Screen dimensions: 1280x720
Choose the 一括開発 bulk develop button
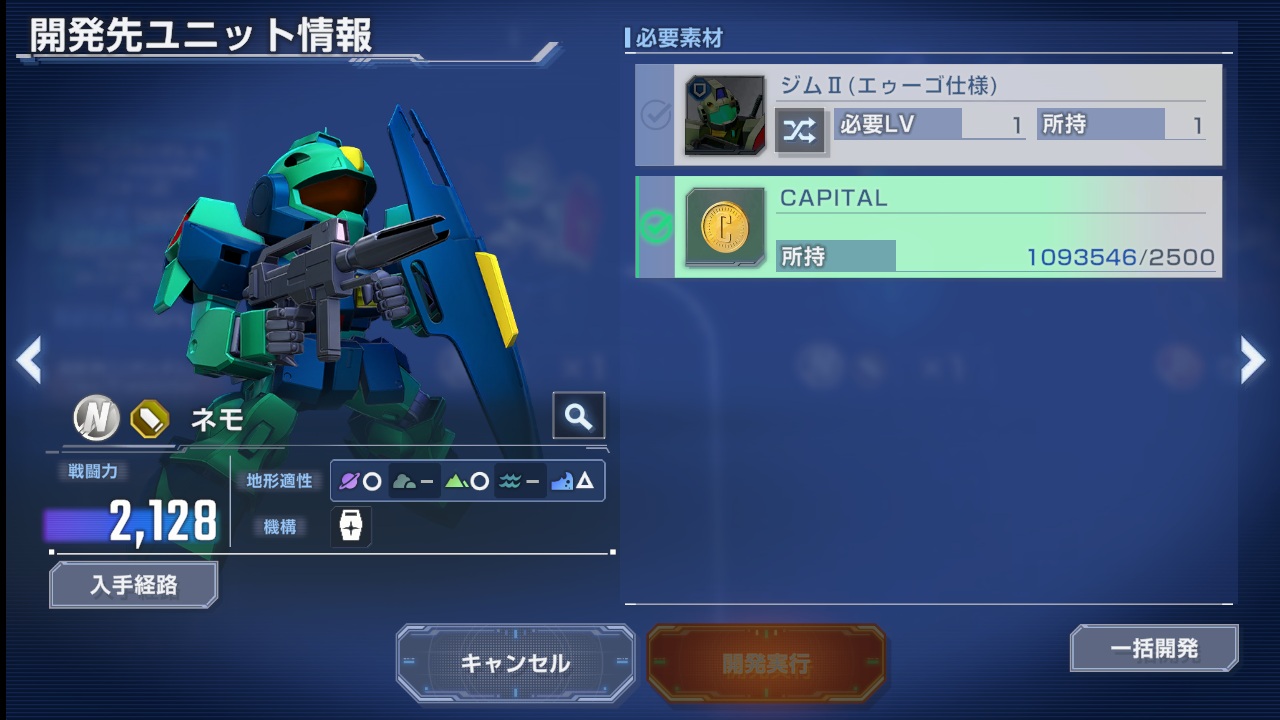[x=1154, y=648]
